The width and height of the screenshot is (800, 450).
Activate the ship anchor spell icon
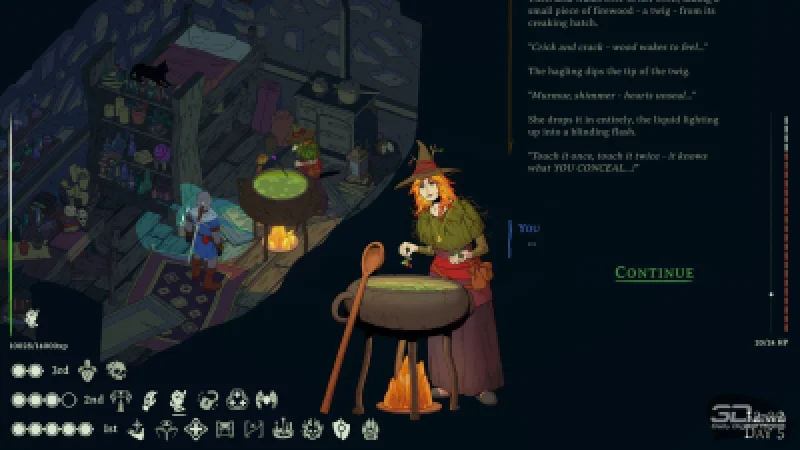click(x=138, y=429)
